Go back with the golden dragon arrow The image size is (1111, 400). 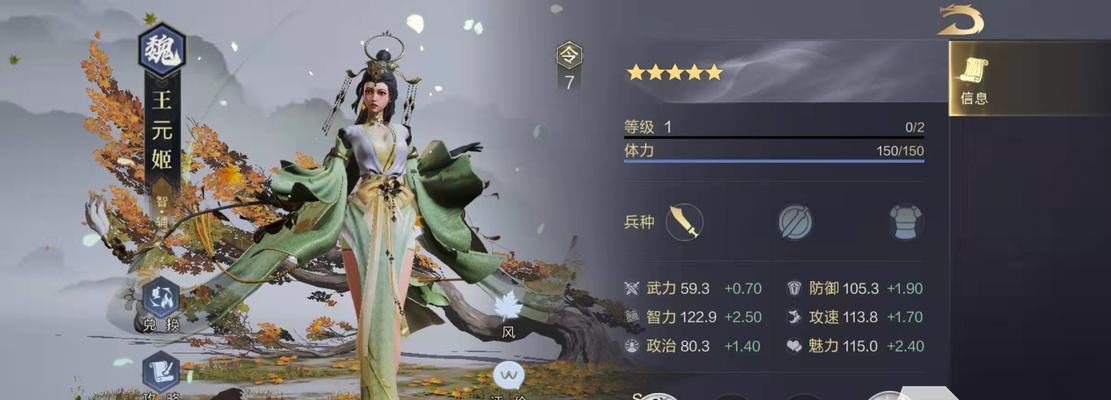click(960, 20)
